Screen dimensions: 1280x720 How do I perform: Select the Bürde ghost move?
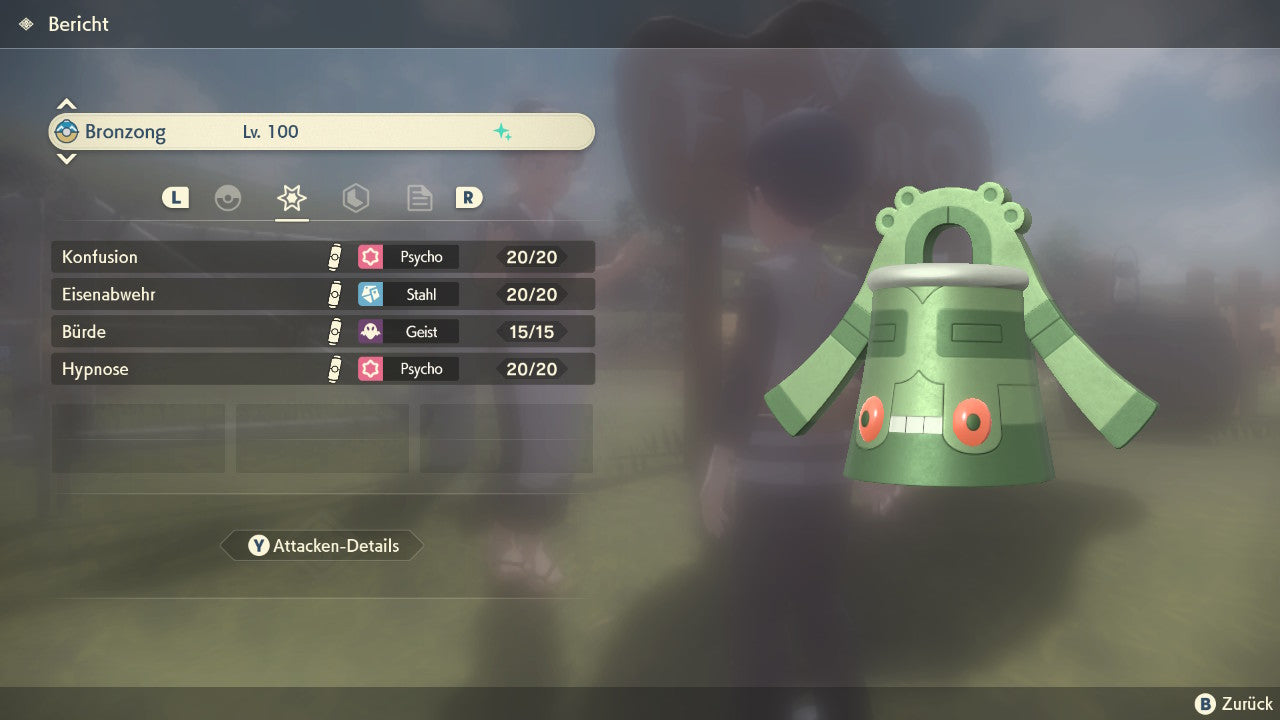322,332
